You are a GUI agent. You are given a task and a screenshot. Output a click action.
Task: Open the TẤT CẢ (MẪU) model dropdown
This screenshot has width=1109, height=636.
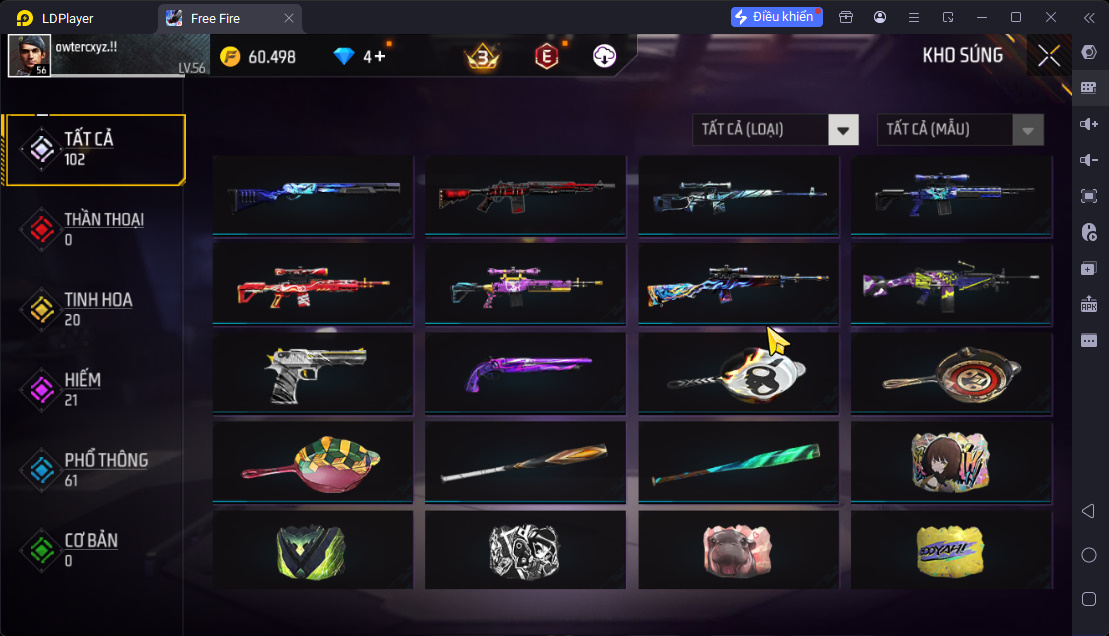pyautogui.click(x=960, y=129)
